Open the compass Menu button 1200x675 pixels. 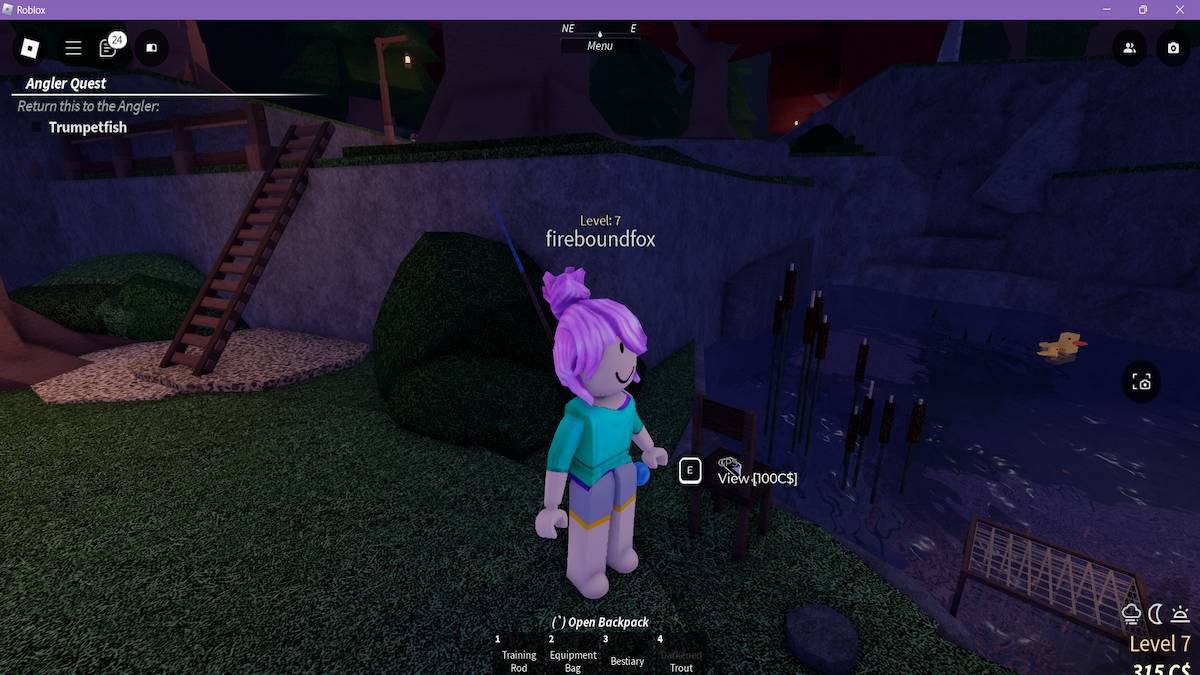pyautogui.click(x=600, y=46)
